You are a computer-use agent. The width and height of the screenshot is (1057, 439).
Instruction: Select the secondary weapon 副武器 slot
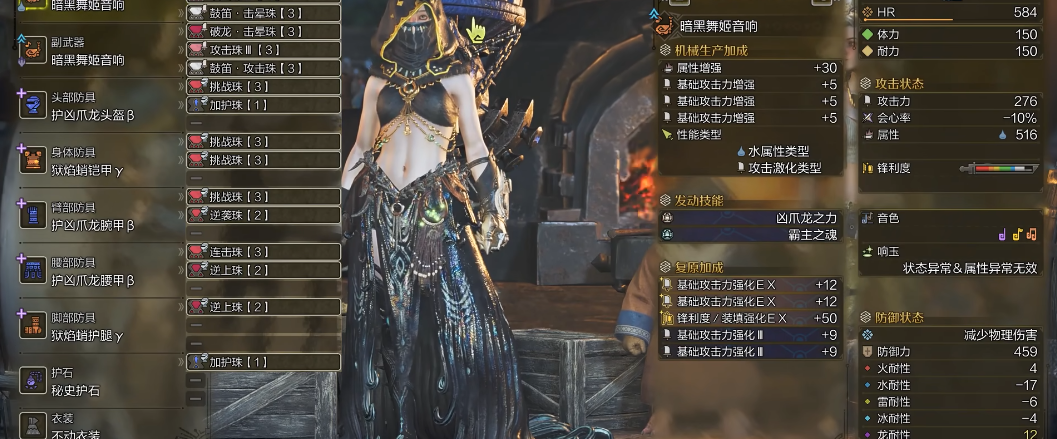90,52
